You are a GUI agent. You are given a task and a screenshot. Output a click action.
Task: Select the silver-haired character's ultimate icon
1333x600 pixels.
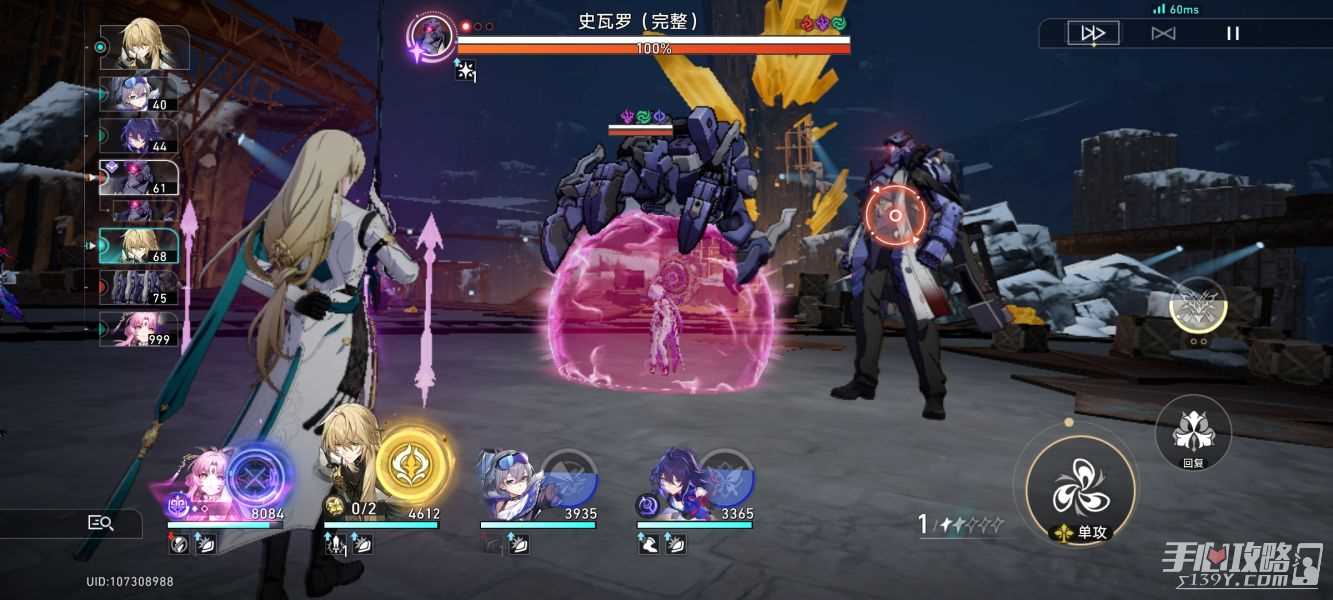(567, 477)
